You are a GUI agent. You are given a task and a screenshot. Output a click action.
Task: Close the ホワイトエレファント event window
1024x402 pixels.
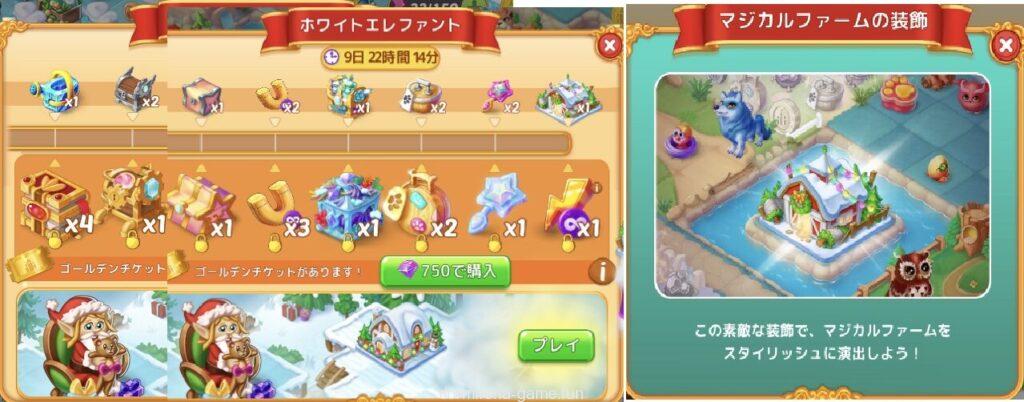pyautogui.click(x=606, y=45)
